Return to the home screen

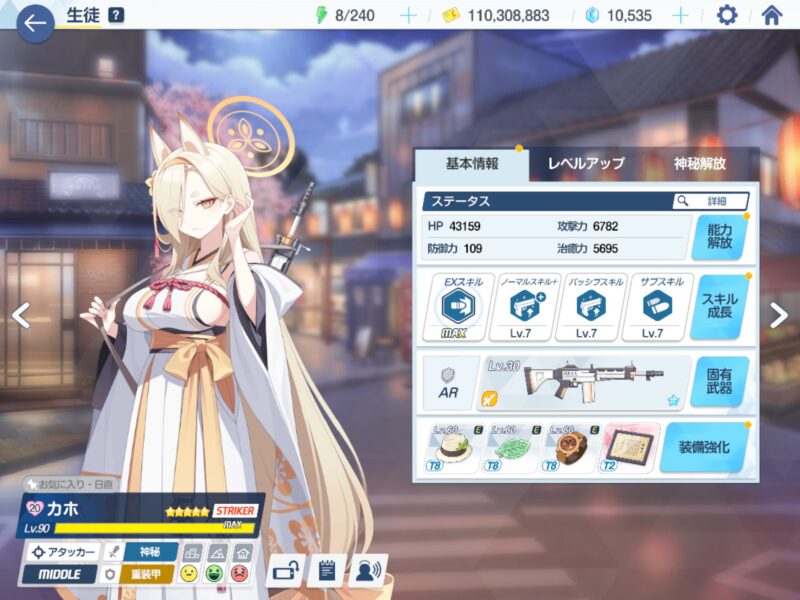(x=771, y=15)
